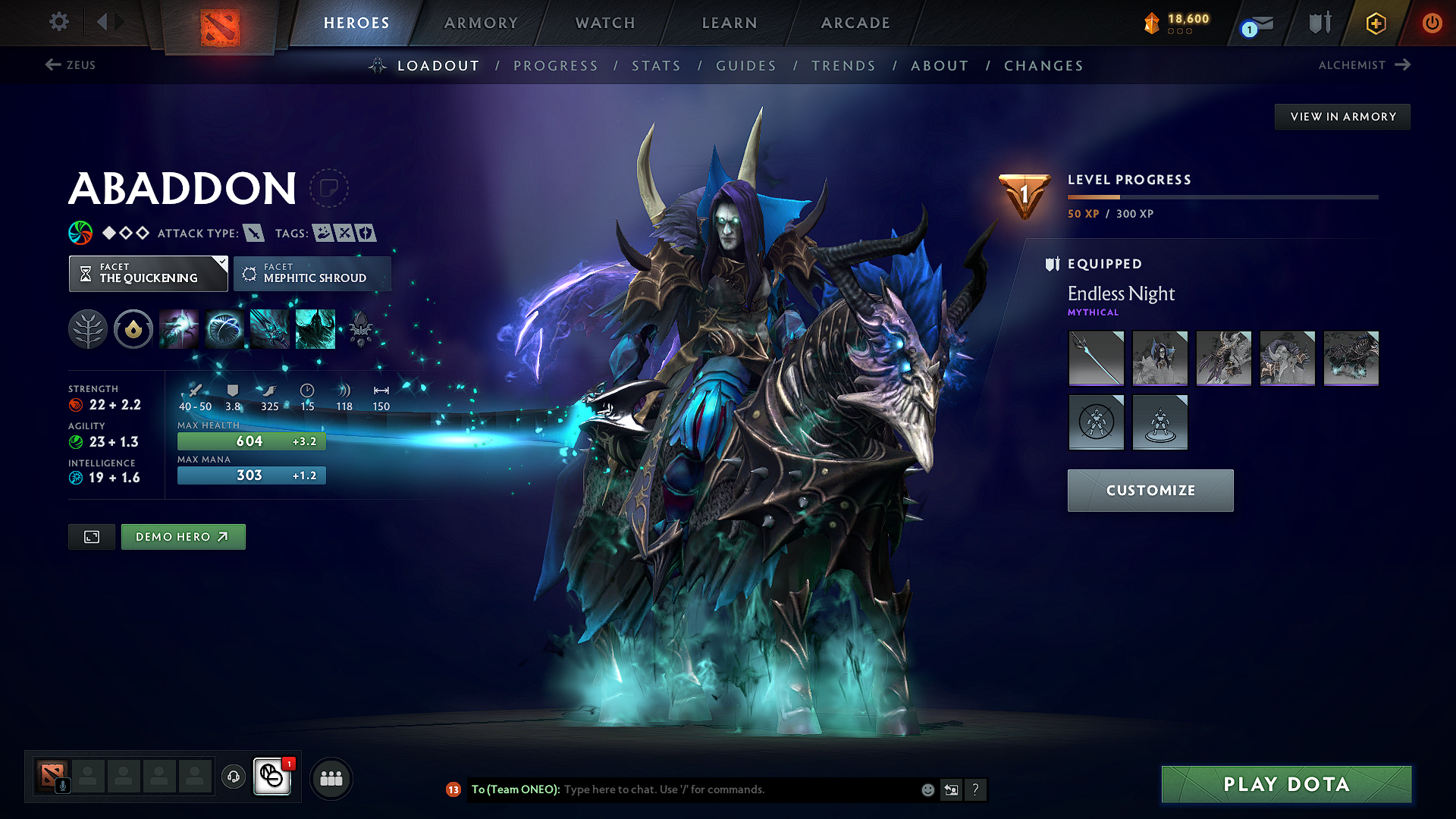Open the emoji picker next to chat
This screenshot has height=819, width=1456.
pos(927,789)
